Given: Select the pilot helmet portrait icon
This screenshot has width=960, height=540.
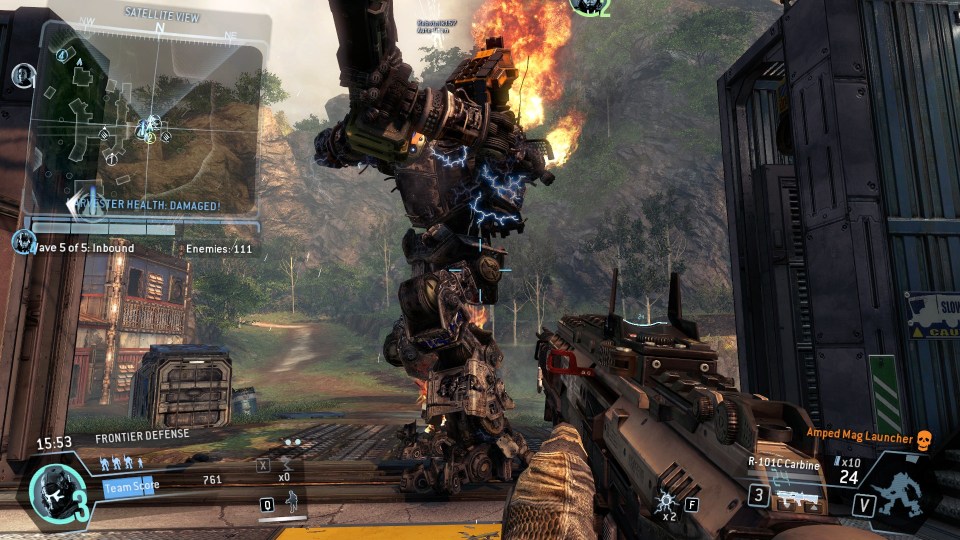Looking at the screenshot, I should [x=50, y=490].
